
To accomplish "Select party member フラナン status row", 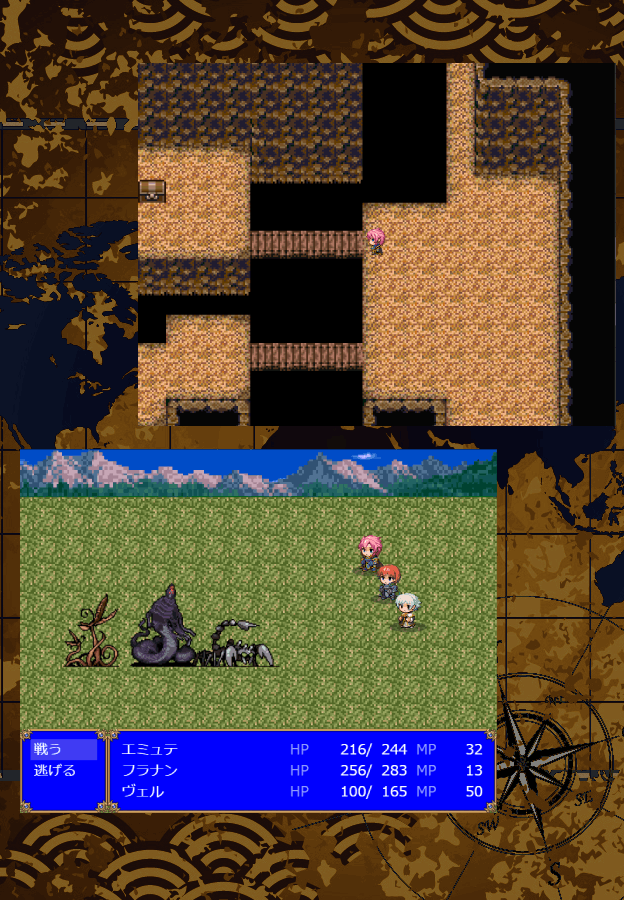I will [x=301, y=770].
